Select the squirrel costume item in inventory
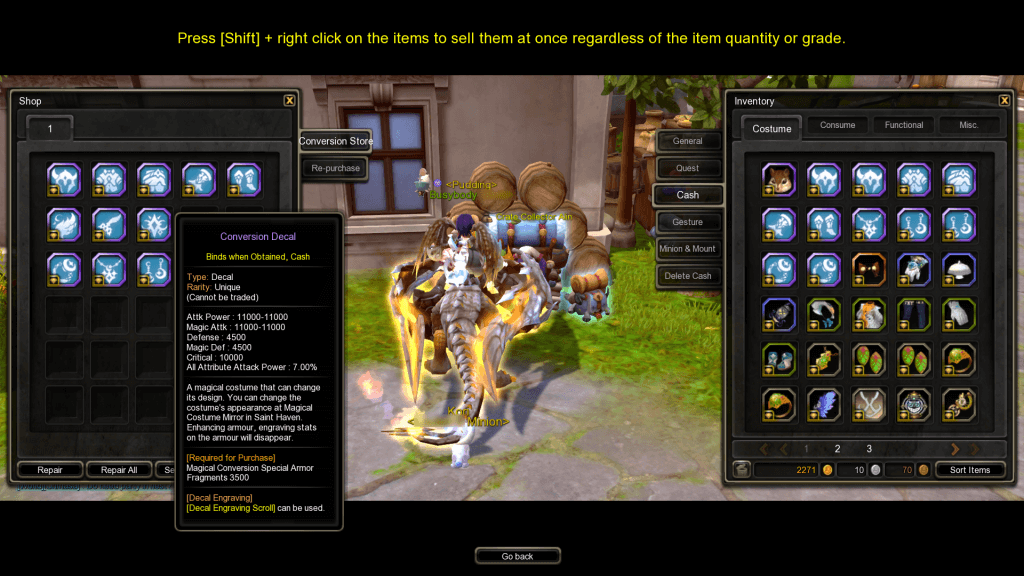Viewport: 1024px width, 576px height. [778, 180]
